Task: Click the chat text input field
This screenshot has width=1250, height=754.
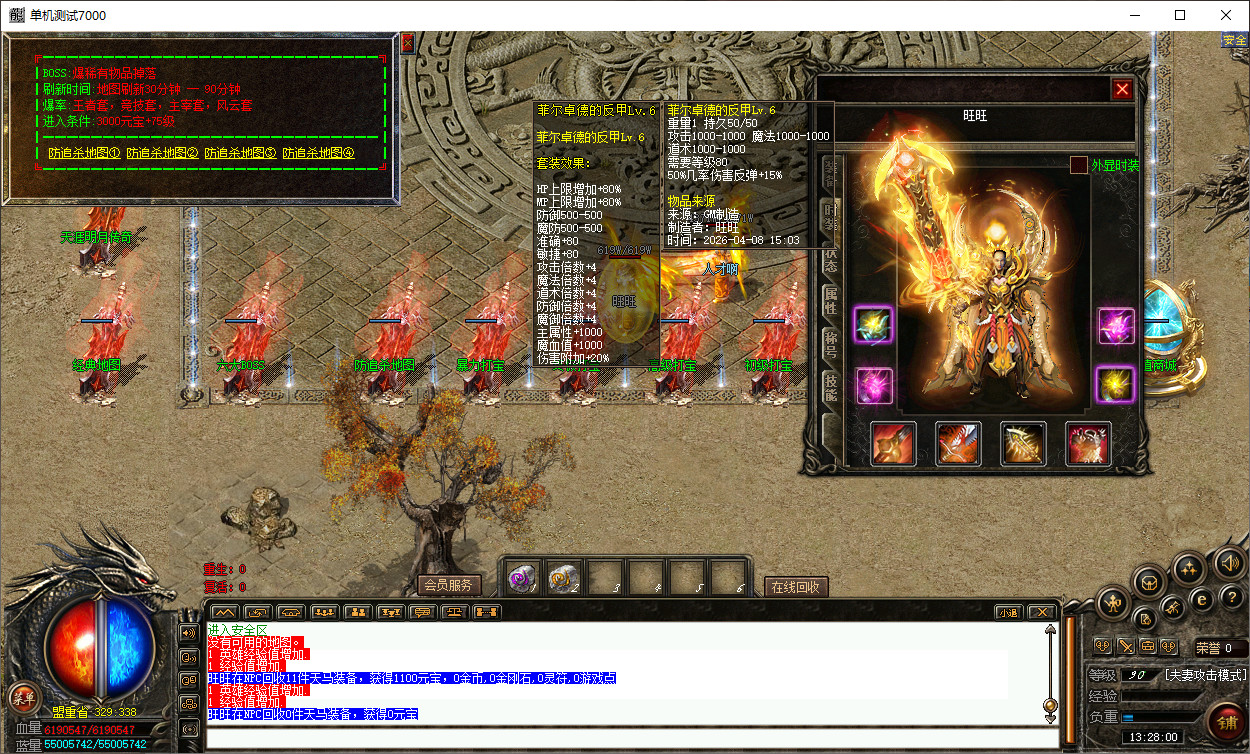Action: tap(630, 739)
